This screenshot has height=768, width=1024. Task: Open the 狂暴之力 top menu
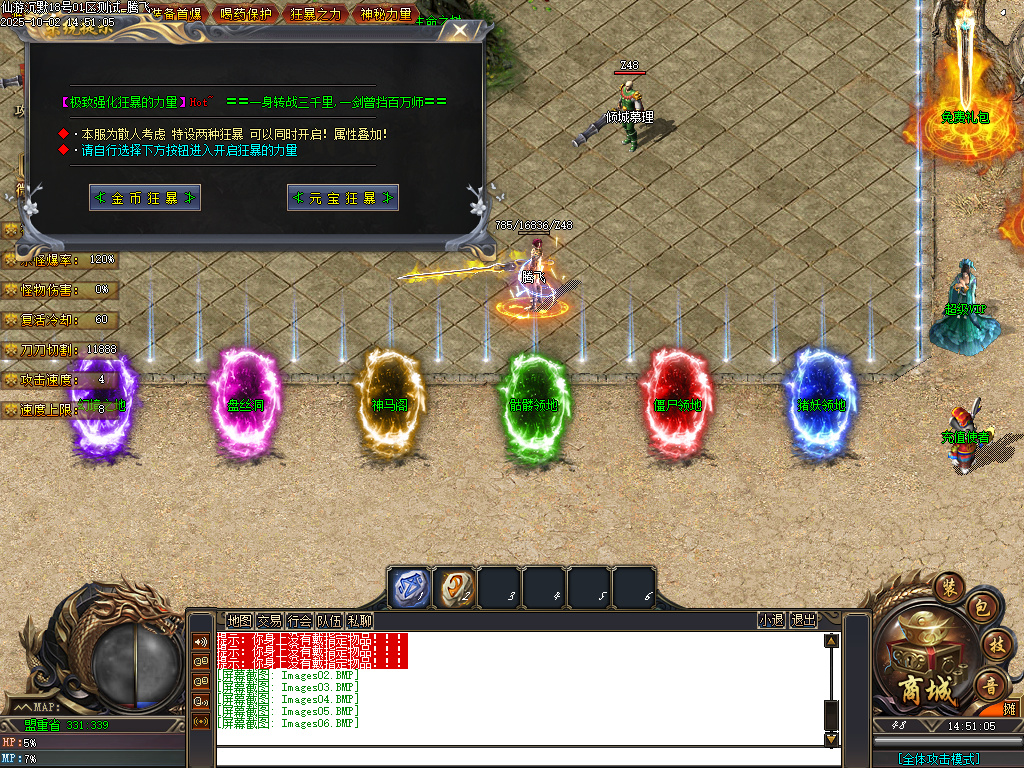315,14
